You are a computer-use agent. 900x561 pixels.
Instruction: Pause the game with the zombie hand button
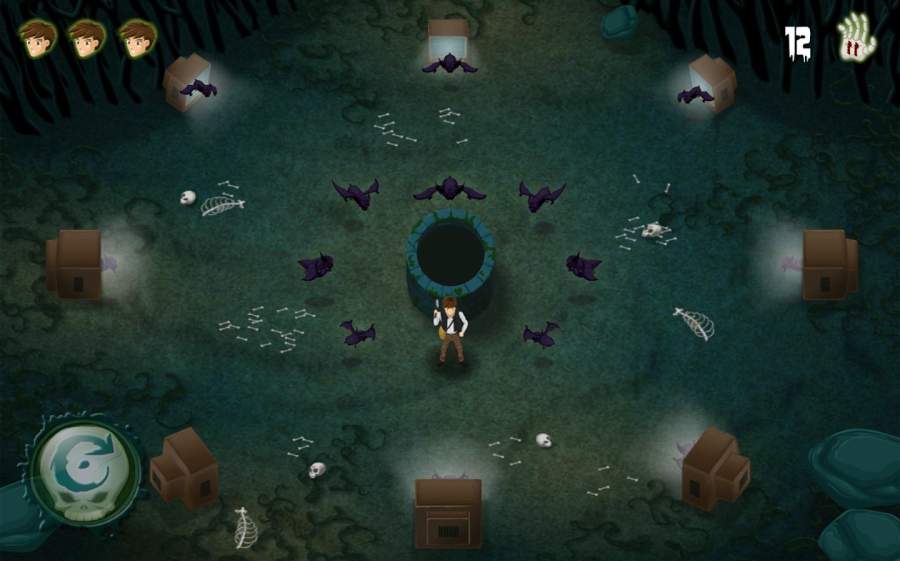(x=855, y=40)
